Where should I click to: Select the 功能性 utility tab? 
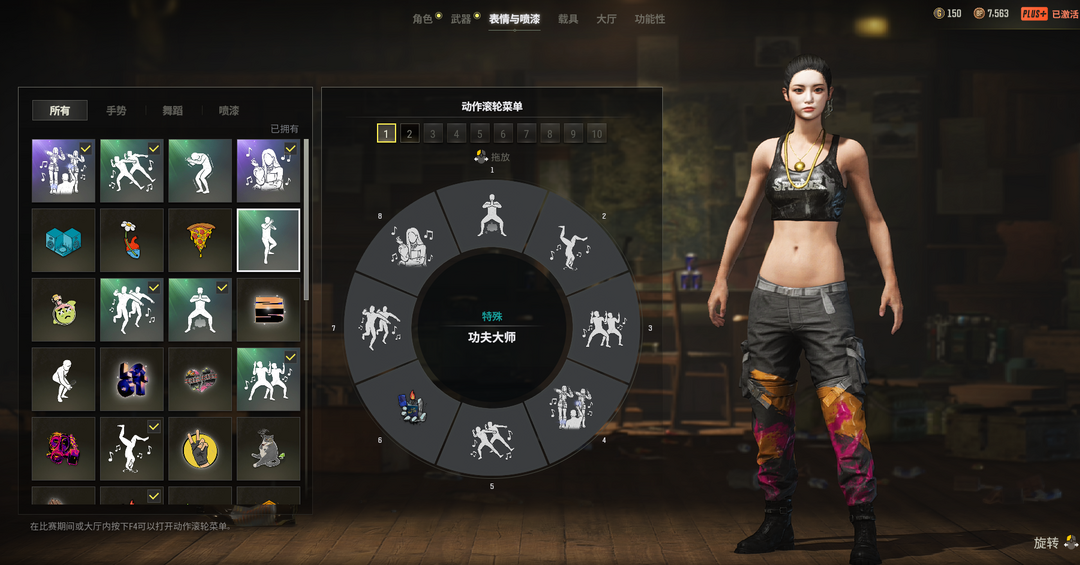click(649, 19)
